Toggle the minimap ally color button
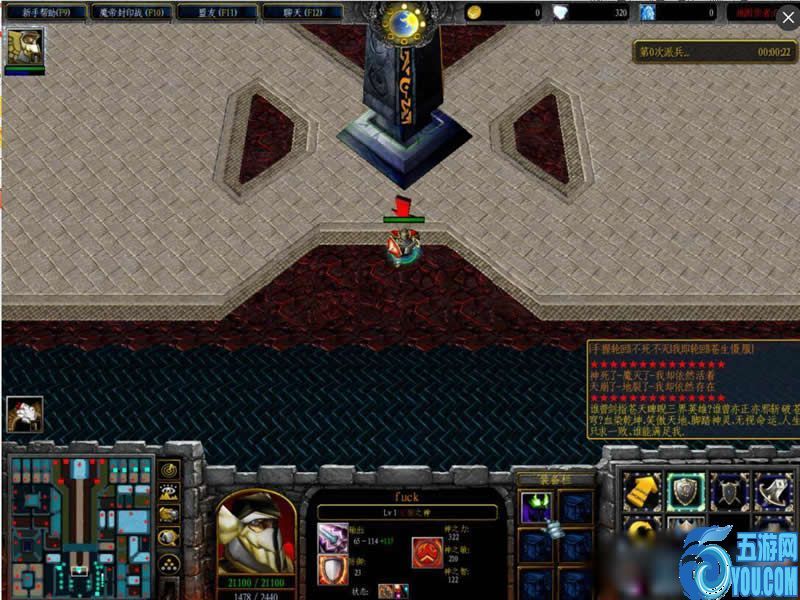Screen dimensions: 800x600 (170, 514)
